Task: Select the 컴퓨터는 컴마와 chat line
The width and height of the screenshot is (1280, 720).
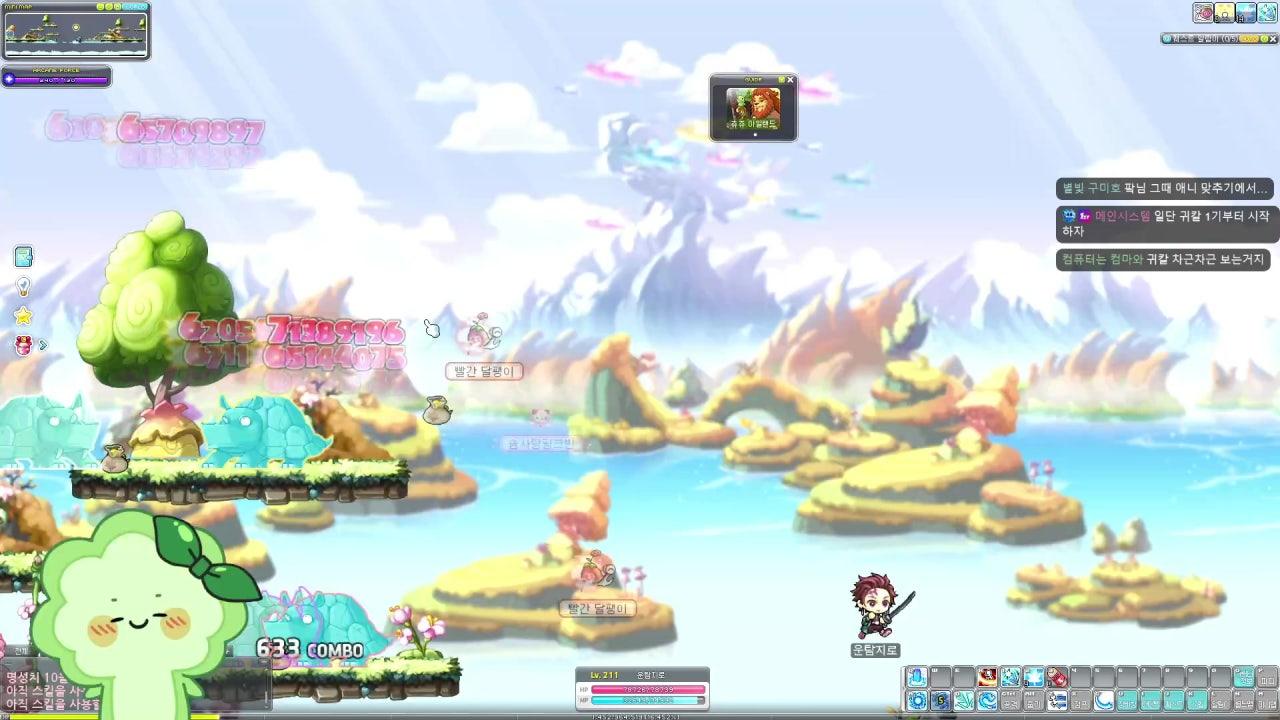Action: pos(1162,259)
